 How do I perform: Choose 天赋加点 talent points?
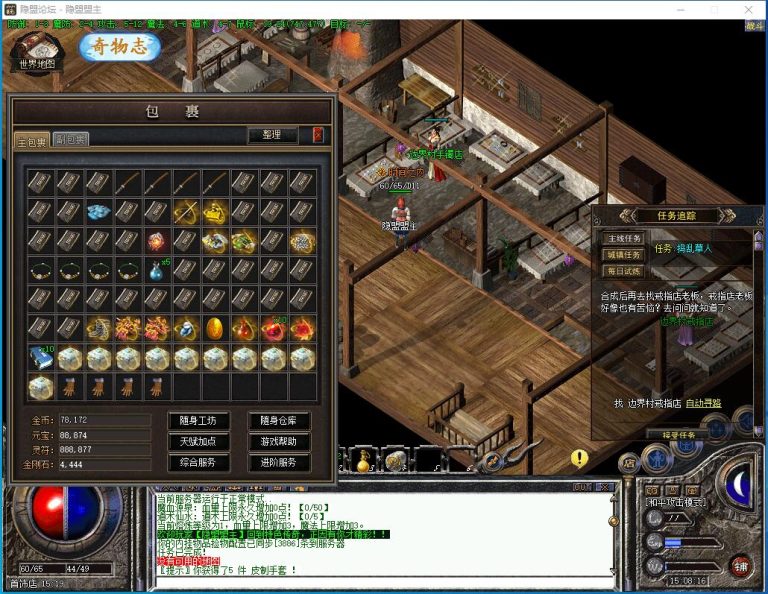coord(198,441)
